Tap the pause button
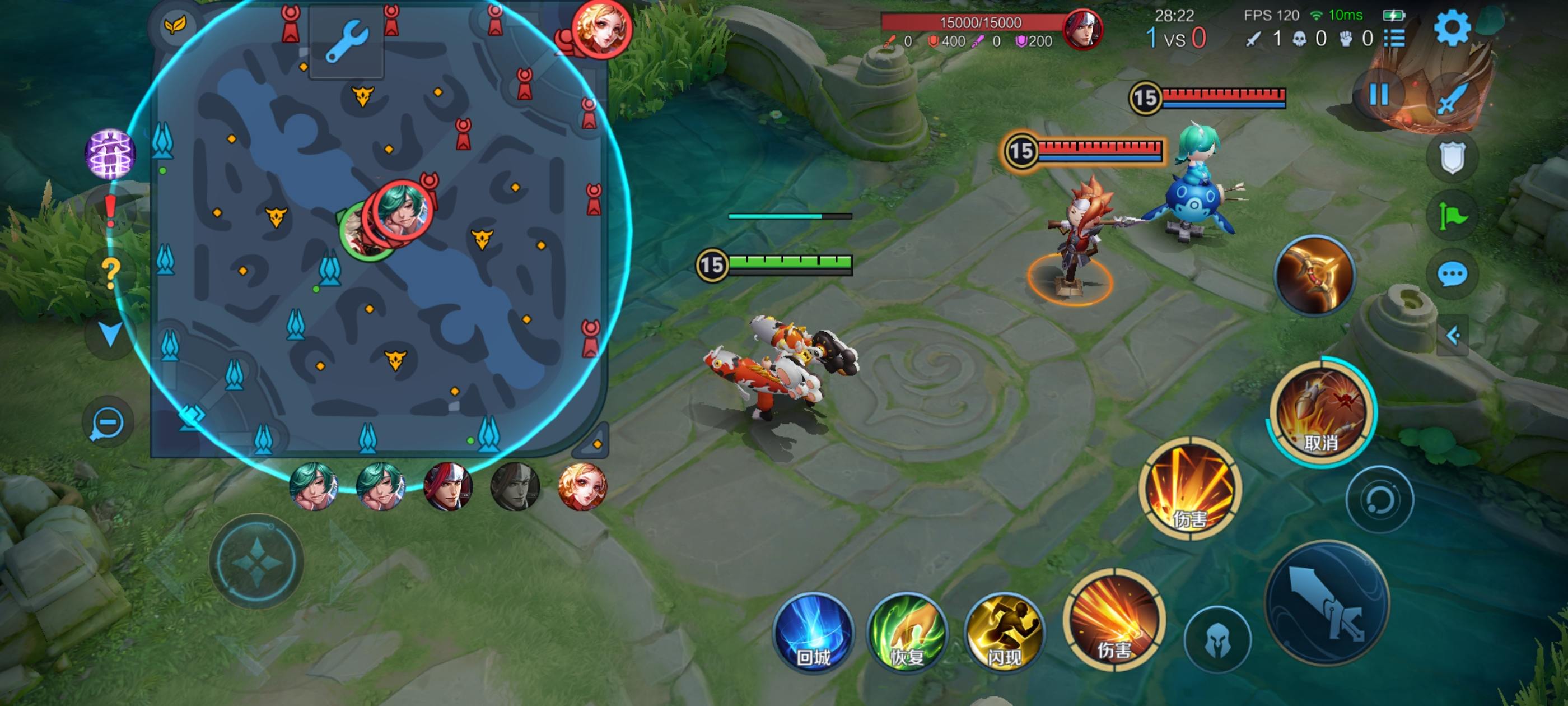The height and width of the screenshot is (706, 1568). pyautogui.click(x=1378, y=95)
